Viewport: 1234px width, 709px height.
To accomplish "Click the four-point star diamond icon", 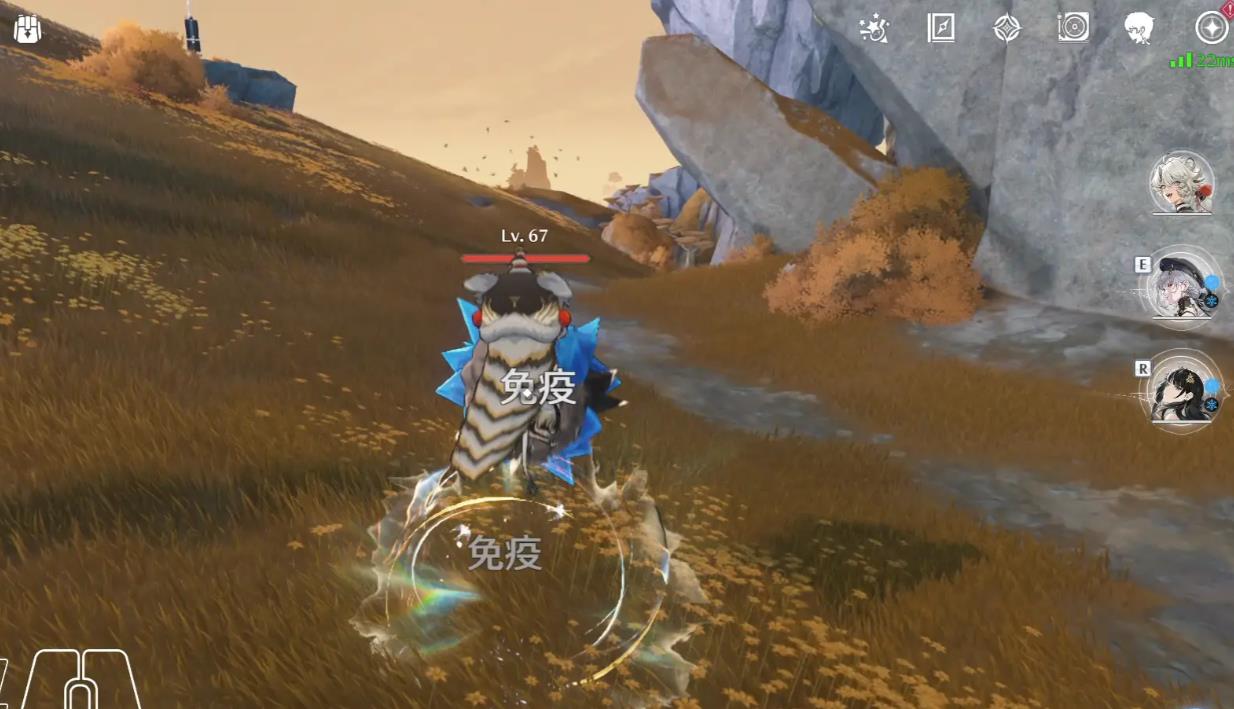I will pos(1006,28).
